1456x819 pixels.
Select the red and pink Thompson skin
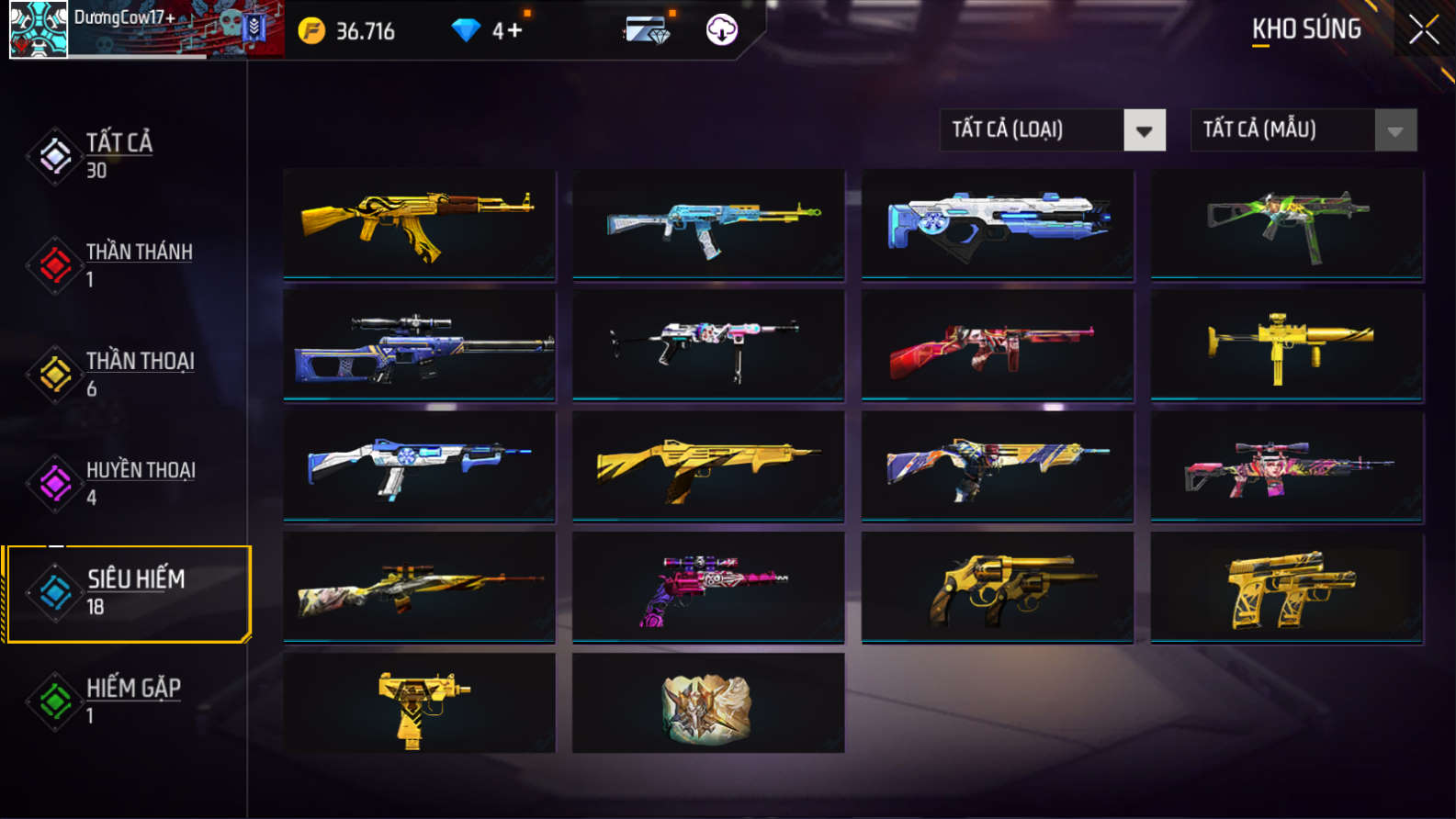point(997,345)
